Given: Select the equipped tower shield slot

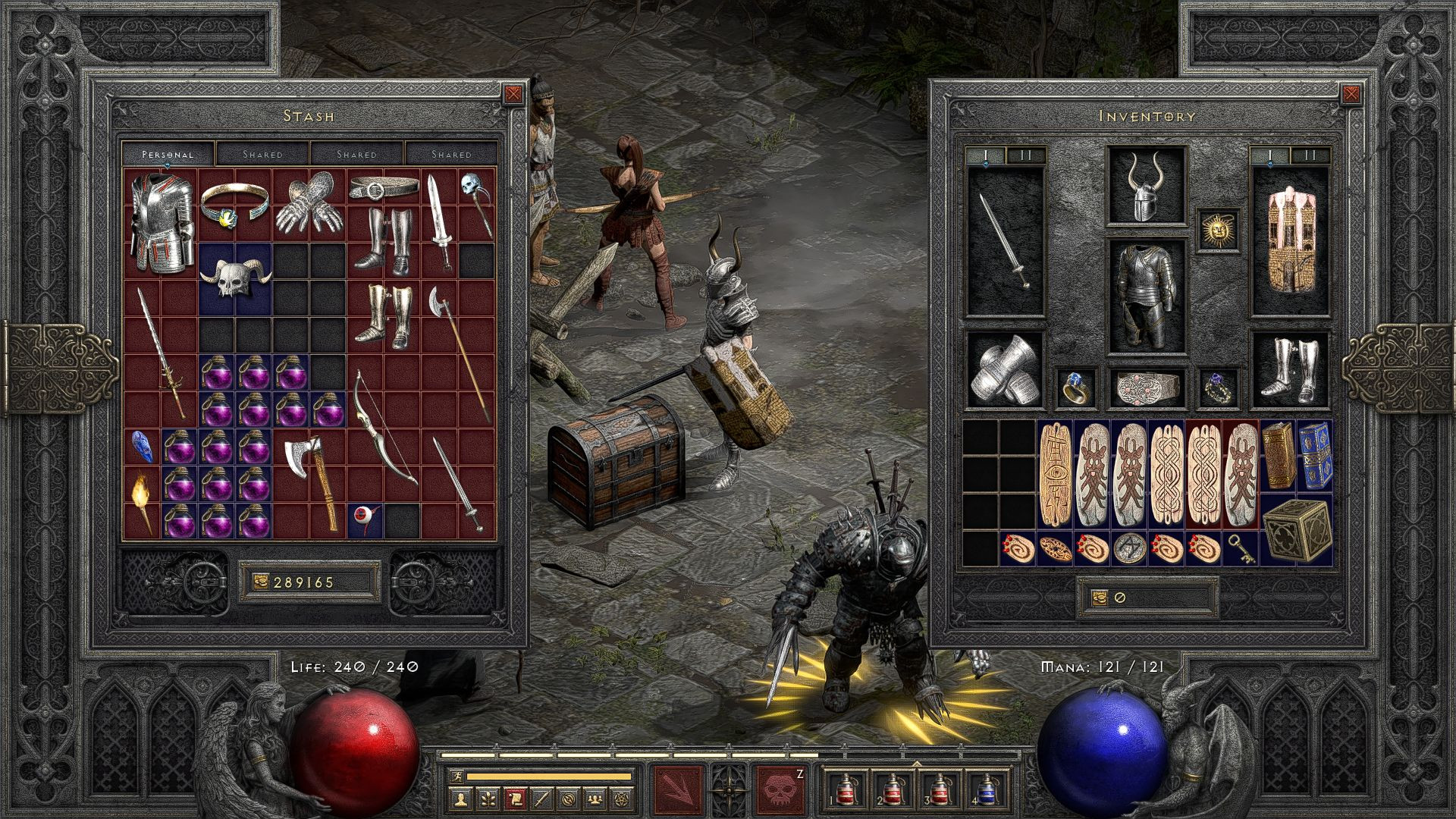Looking at the screenshot, I should 1291,241.
